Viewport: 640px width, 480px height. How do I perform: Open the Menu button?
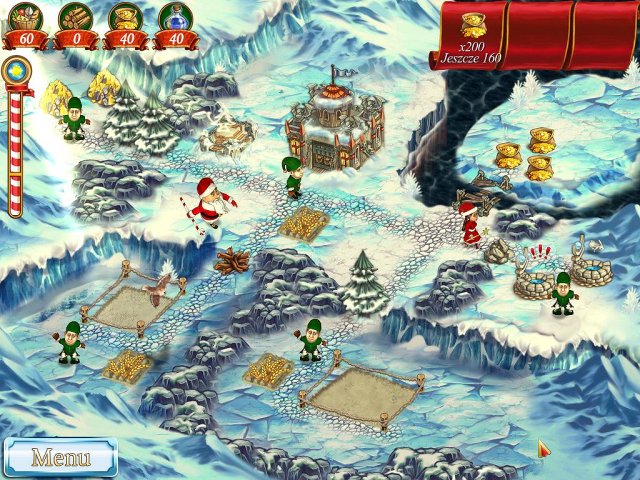[60, 457]
